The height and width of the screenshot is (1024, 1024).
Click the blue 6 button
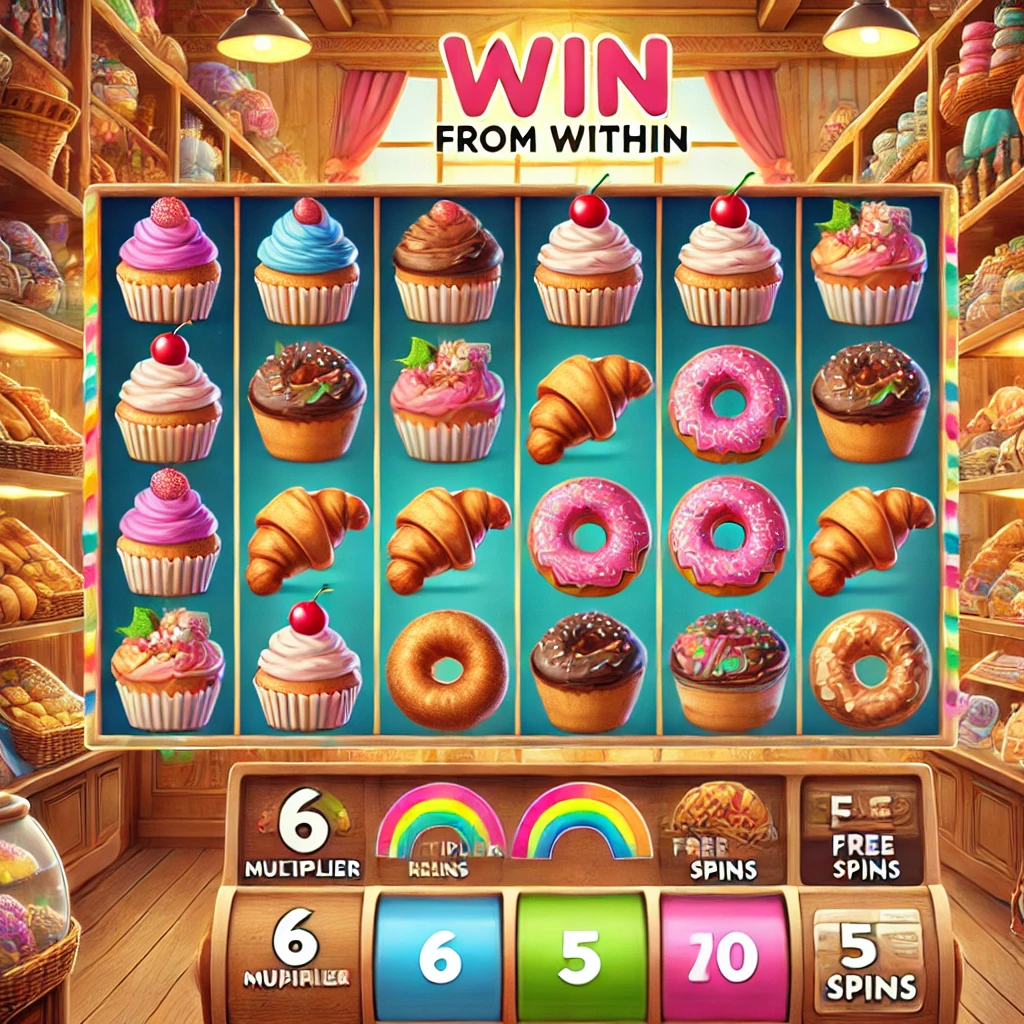[440, 957]
